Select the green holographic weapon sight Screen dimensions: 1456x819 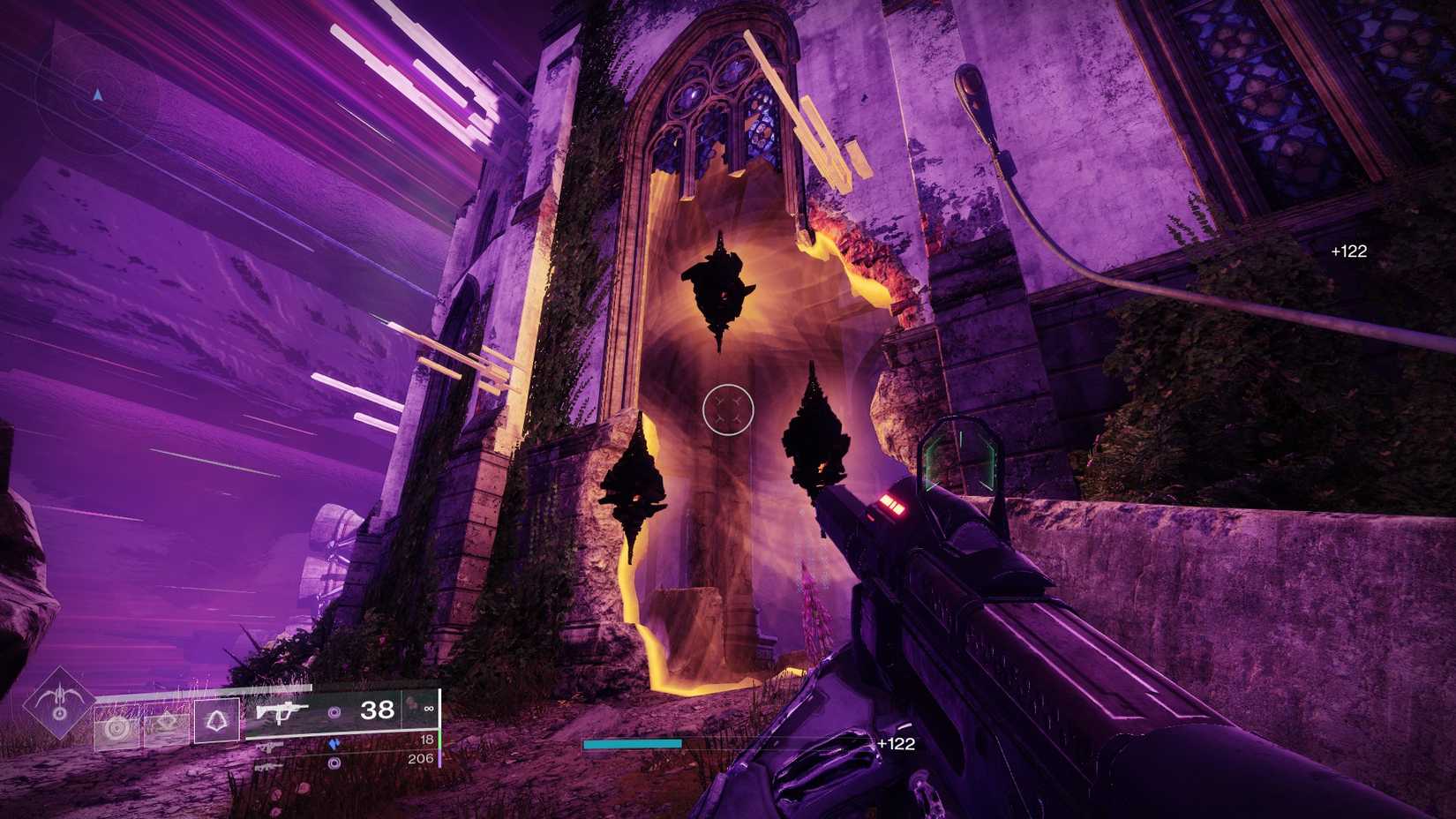pos(962,457)
